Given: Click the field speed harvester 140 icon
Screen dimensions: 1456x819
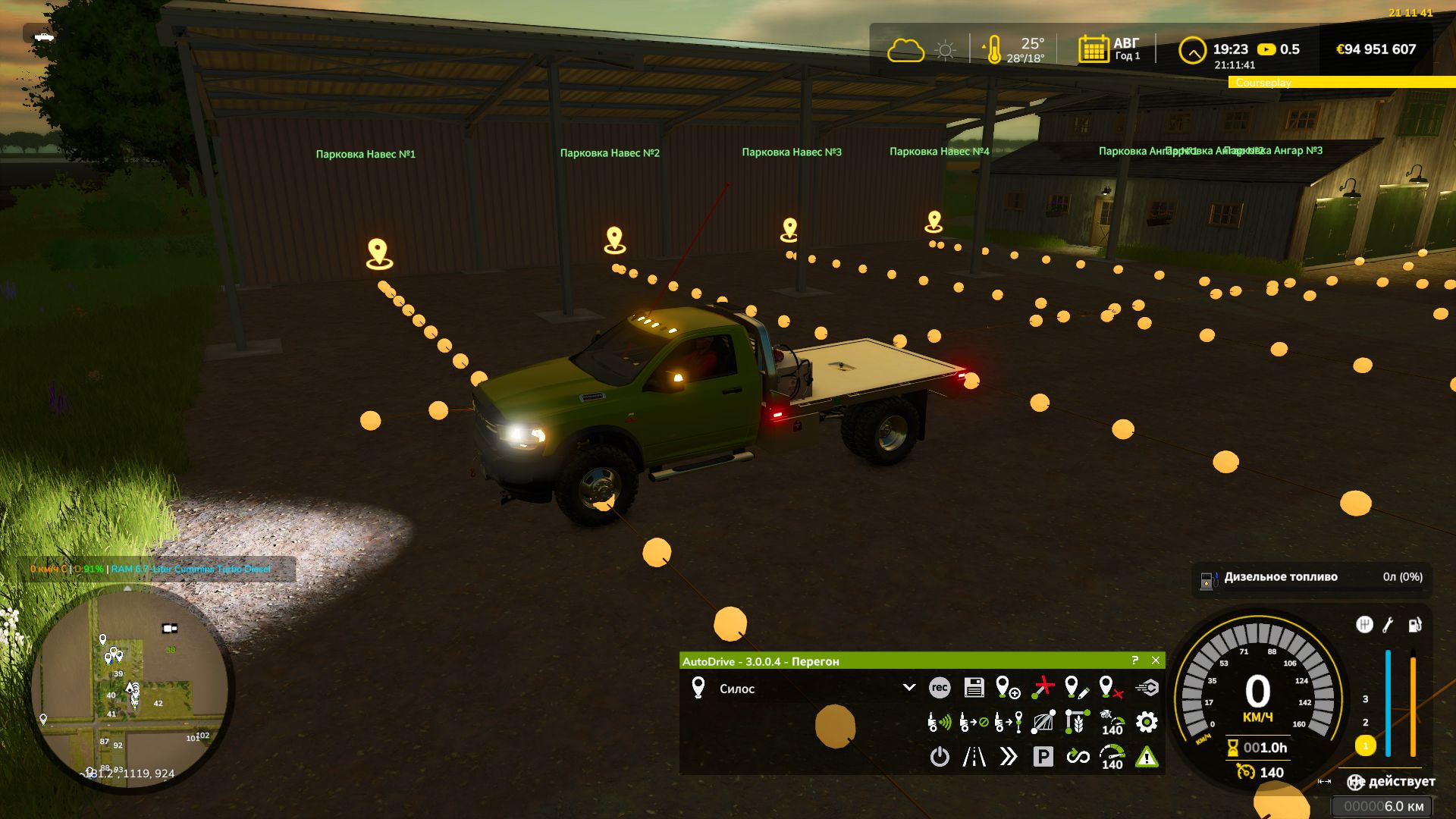Looking at the screenshot, I should pyautogui.click(x=1112, y=722).
